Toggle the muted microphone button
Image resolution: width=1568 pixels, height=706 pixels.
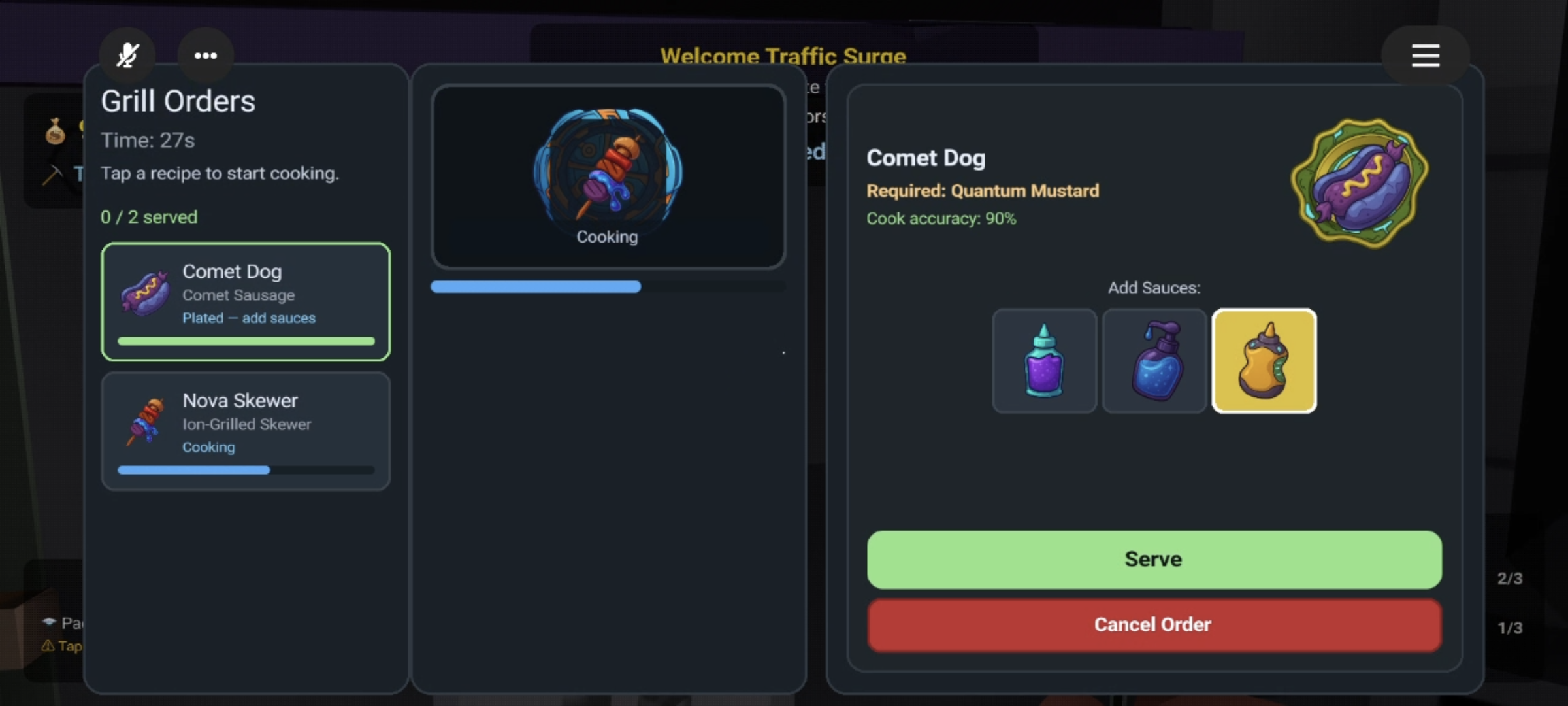click(x=127, y=56)
